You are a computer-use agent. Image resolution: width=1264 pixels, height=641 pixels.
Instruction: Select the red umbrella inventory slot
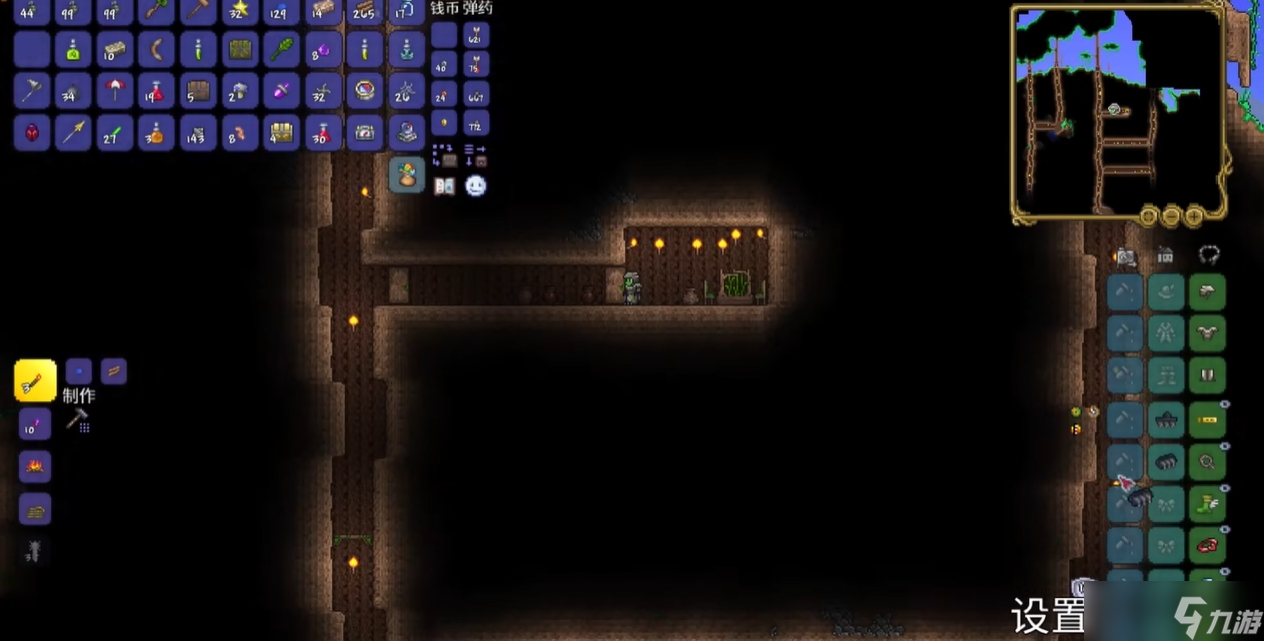point(115,90)
